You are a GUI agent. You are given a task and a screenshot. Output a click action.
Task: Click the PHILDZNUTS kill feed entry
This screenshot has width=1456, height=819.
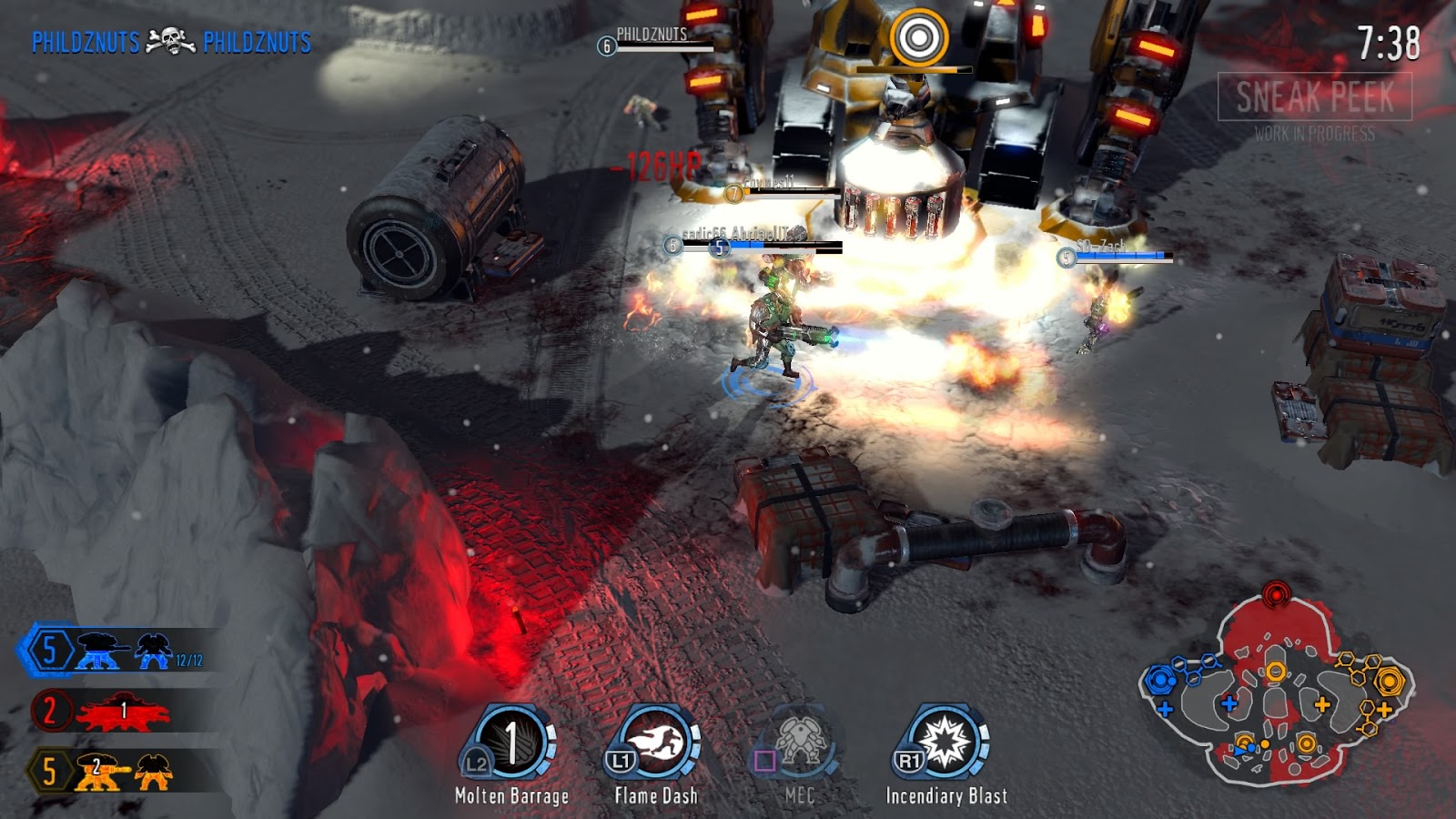click(171, 42)
